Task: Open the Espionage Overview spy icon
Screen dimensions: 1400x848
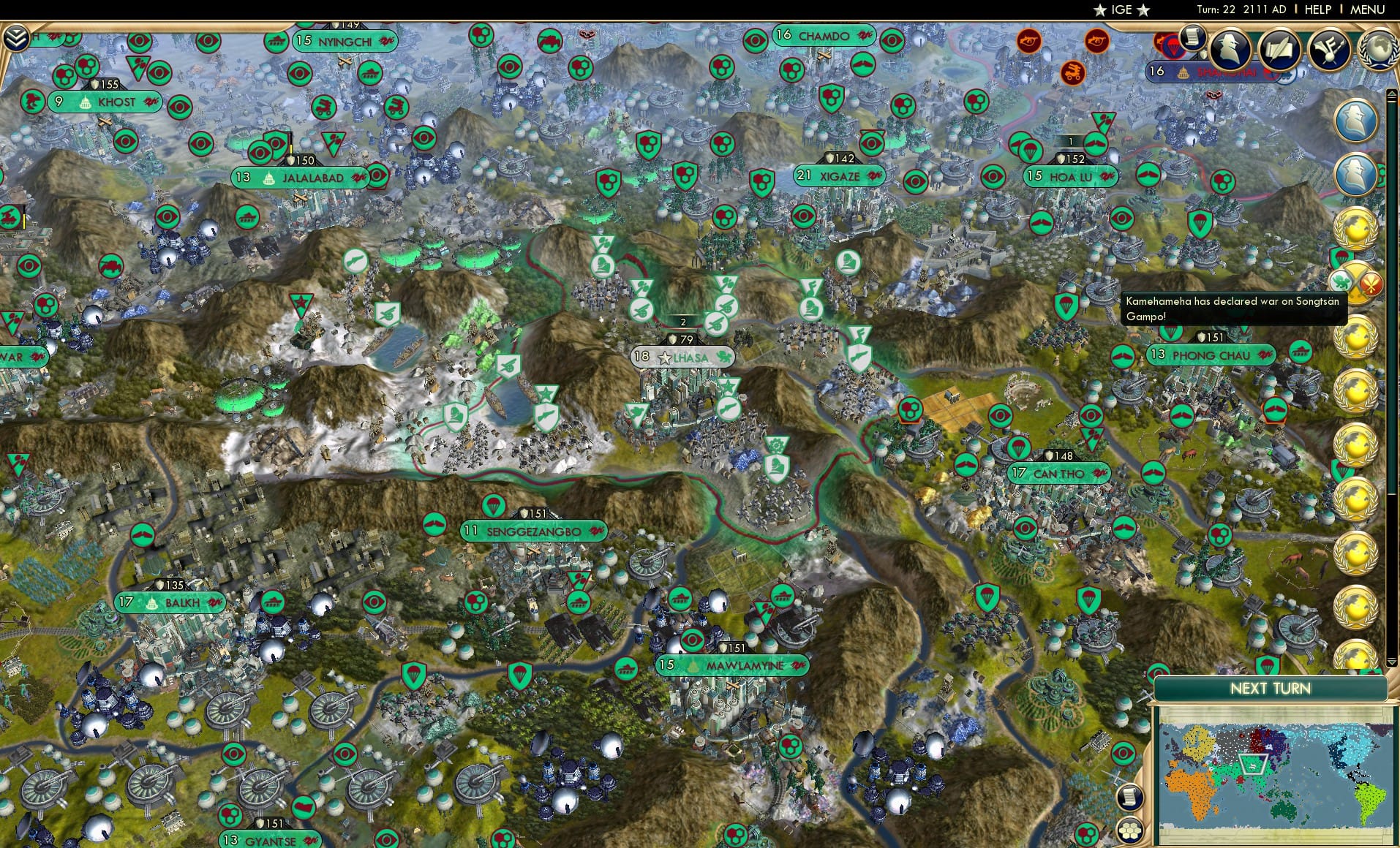Action: point(1227,50)
